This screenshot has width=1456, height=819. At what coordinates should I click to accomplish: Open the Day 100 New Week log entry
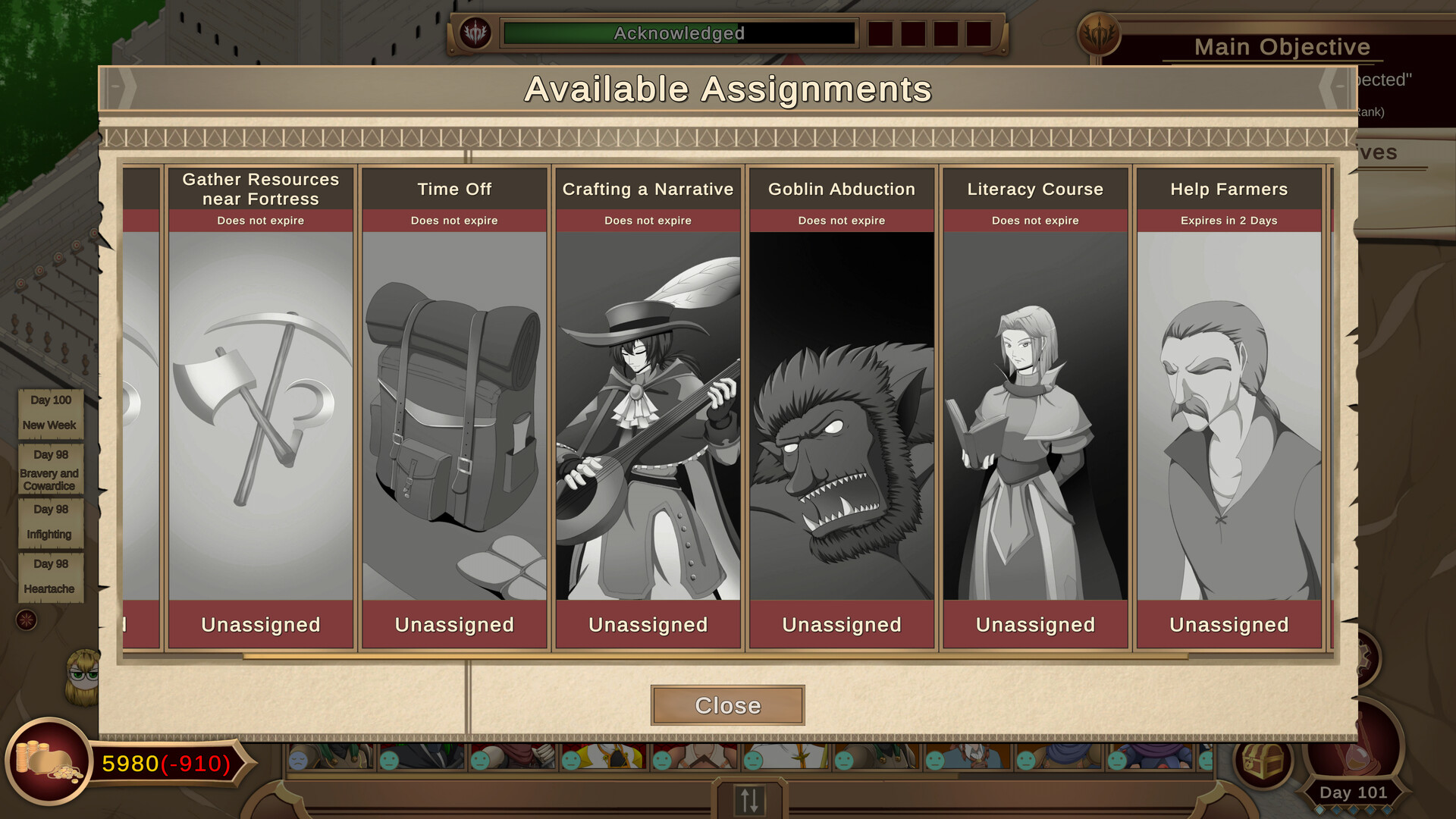coord(50,413)
